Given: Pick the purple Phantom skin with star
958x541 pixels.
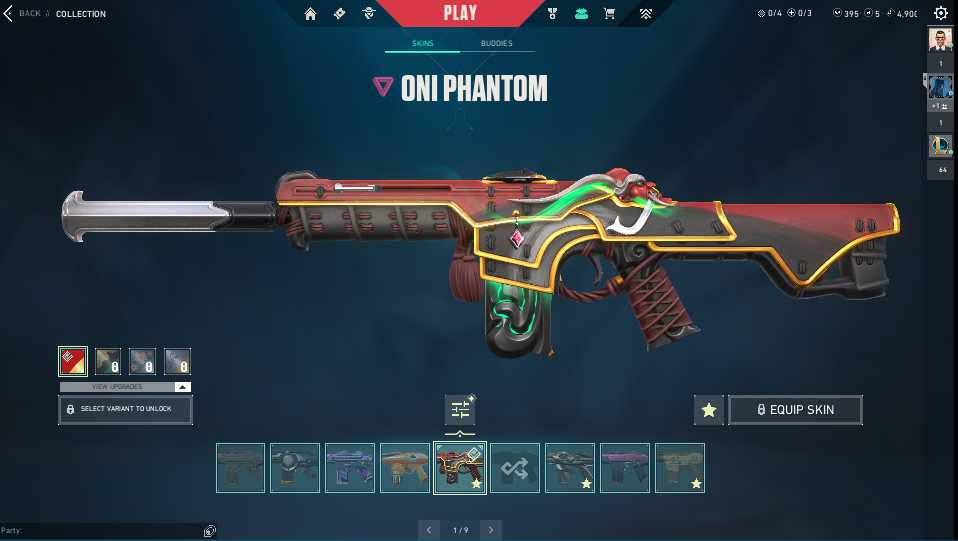Looking at the screenshot, I should pos(625,468).
